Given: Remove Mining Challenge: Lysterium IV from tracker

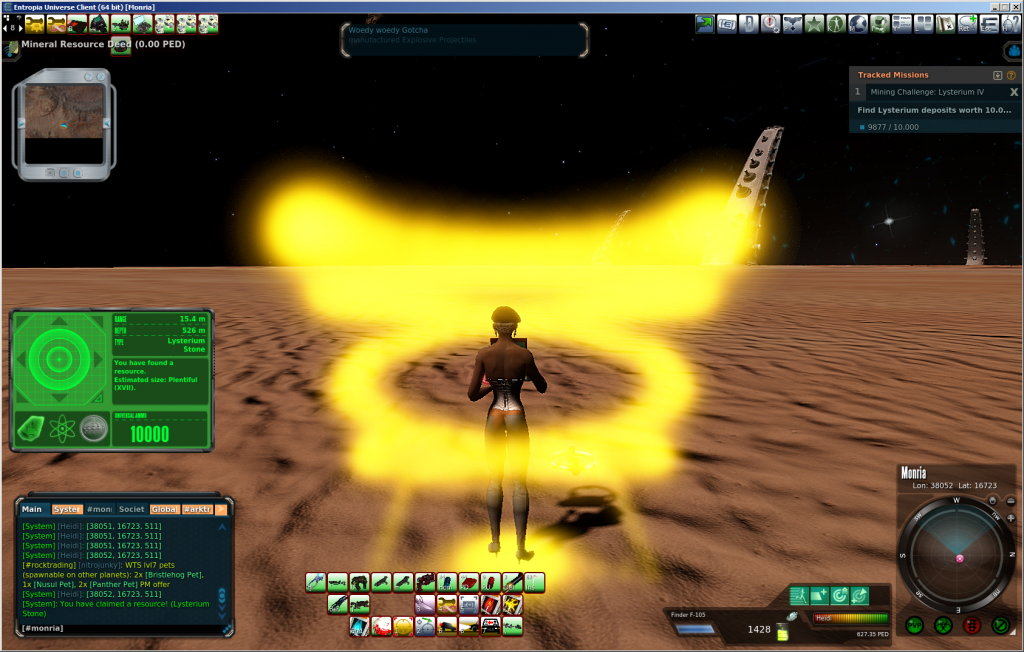Looking at the screenshot, I should (x=1013, y=92).
